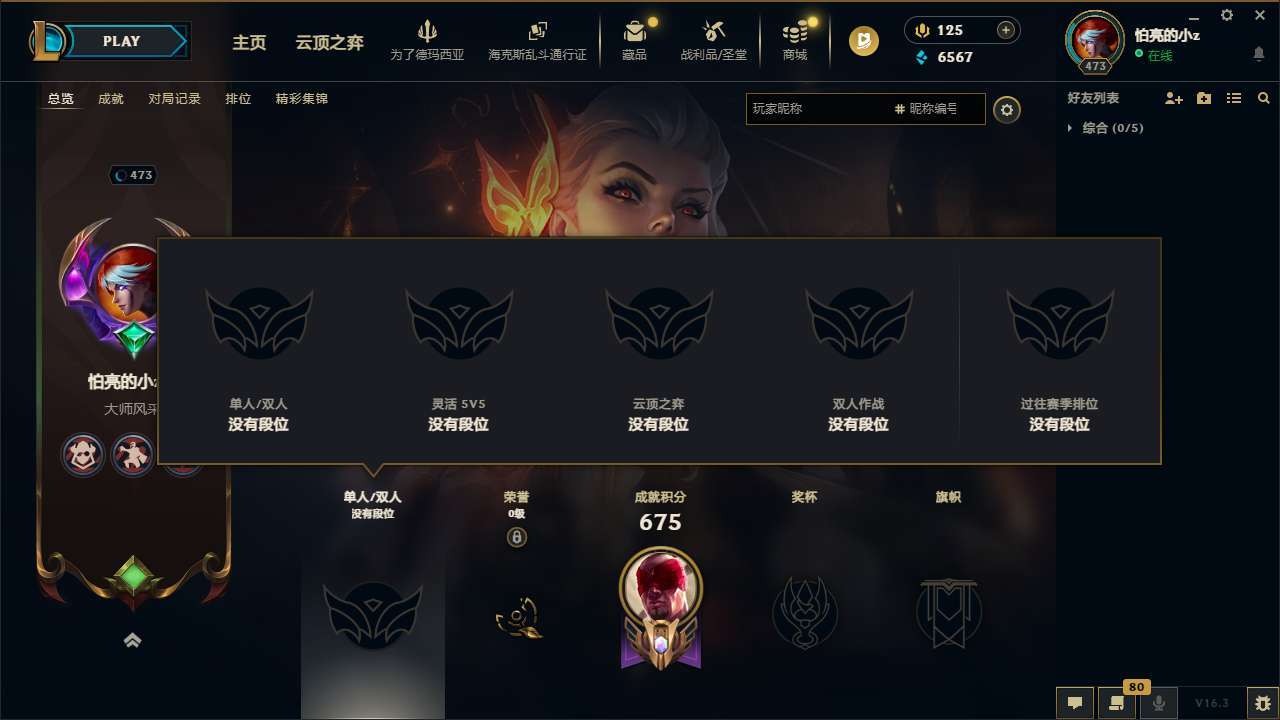Open the 海克斯乱斗通行证 pass icon
Viewport: 1280px width, 720px height.
pos(537,40)
